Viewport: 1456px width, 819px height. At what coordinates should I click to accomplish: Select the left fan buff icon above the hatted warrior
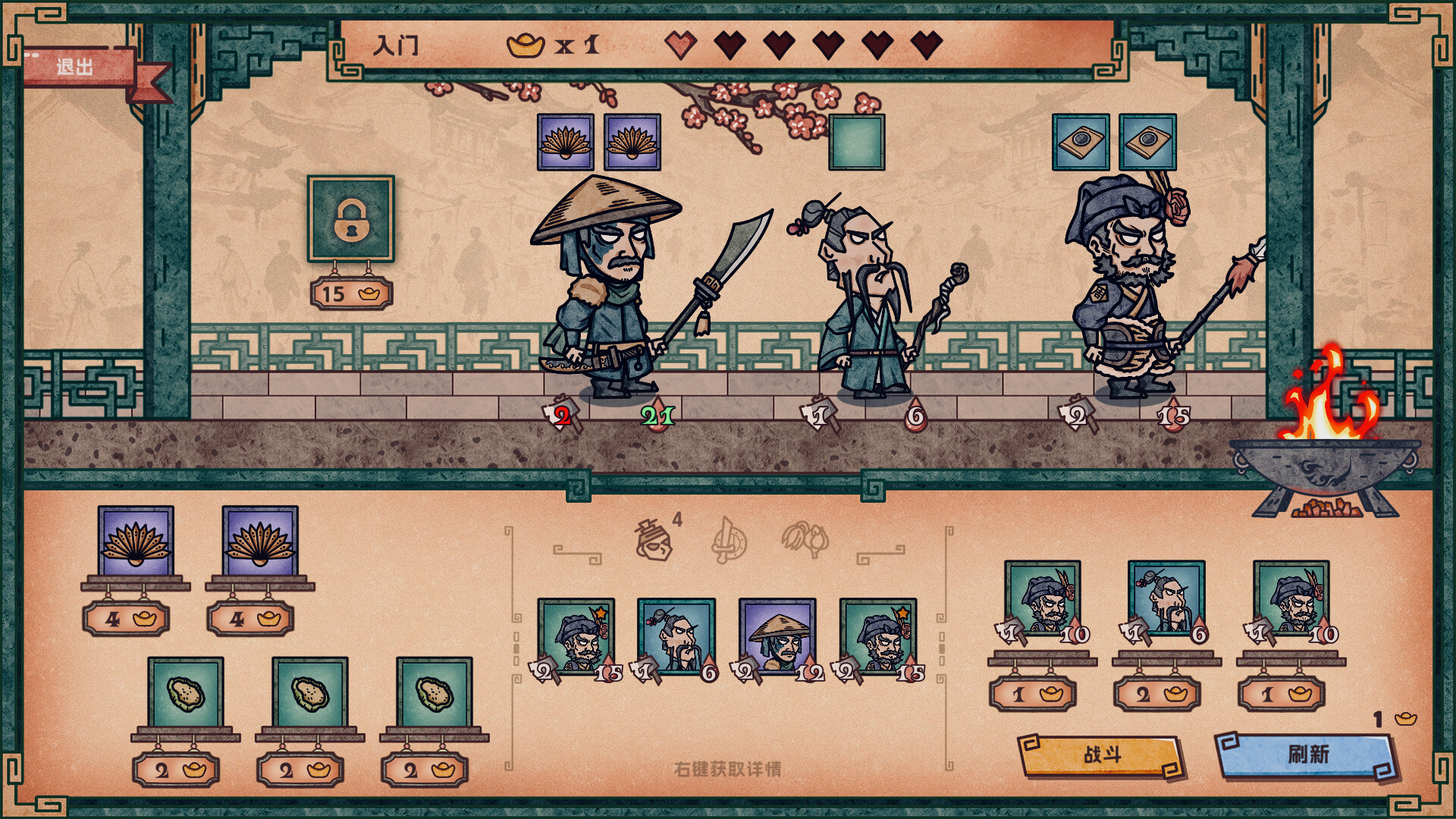[x=564, y=140]
